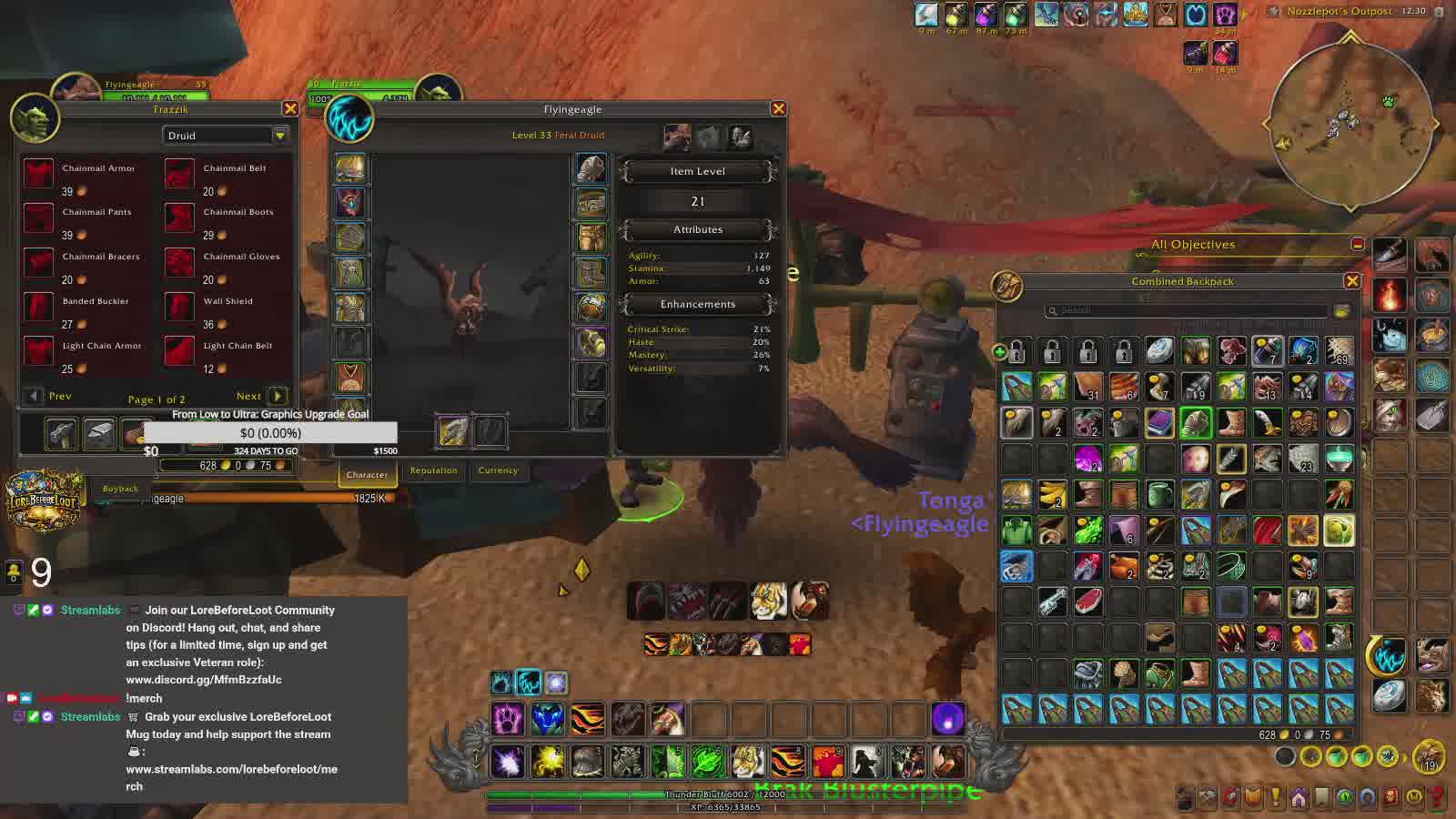
Task: Close the Frazzik merchant window
Action: point(290,109)
